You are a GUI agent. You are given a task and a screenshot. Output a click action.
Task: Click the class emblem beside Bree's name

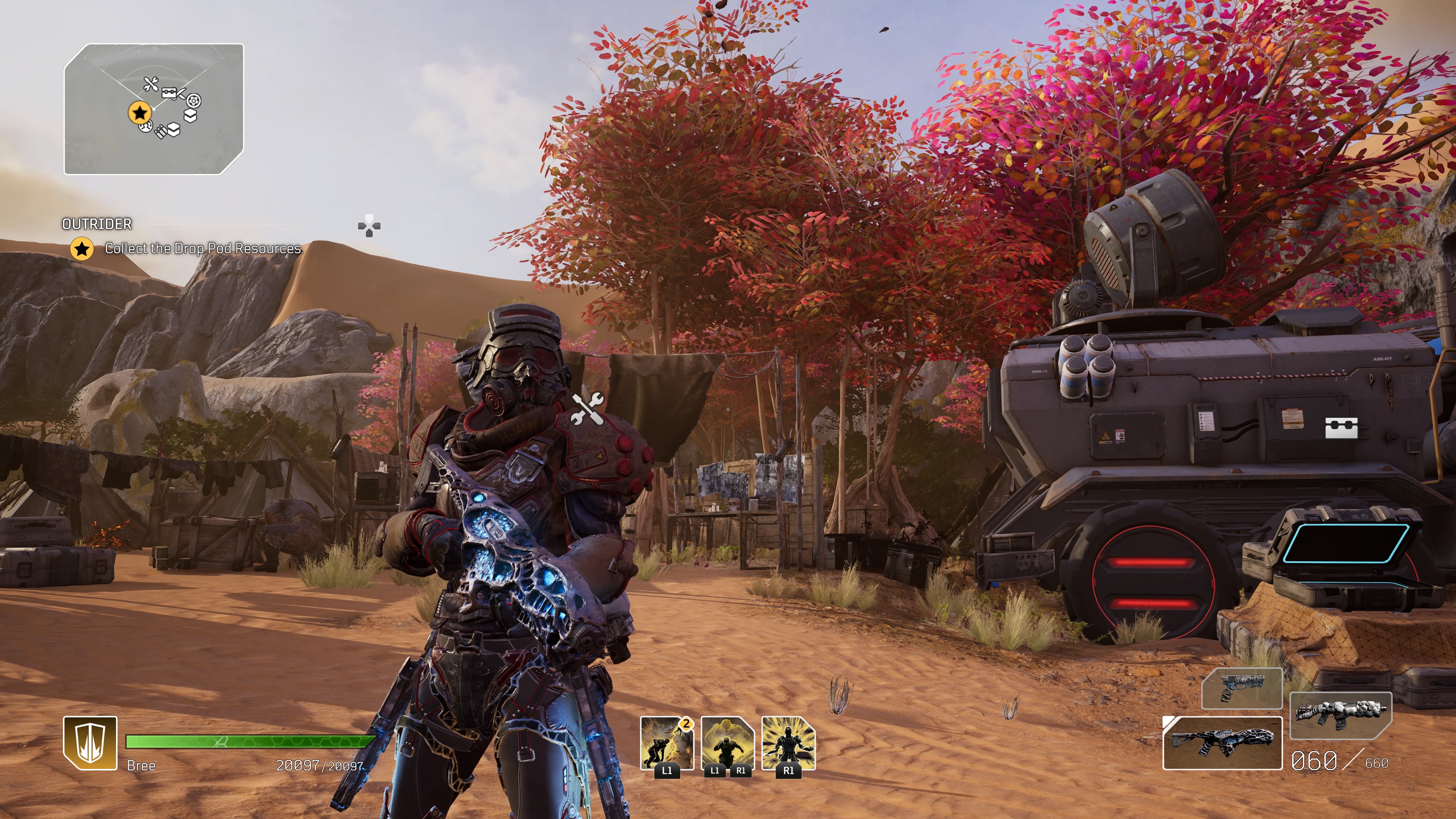91,743
